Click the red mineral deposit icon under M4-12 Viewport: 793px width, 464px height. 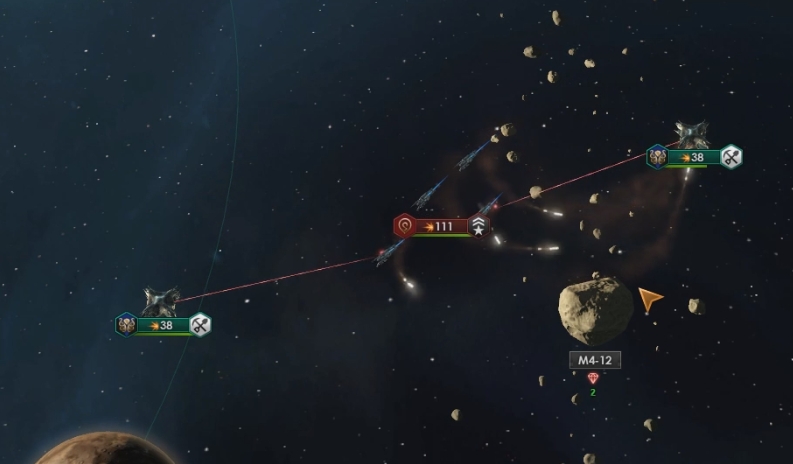click(593, 378)
